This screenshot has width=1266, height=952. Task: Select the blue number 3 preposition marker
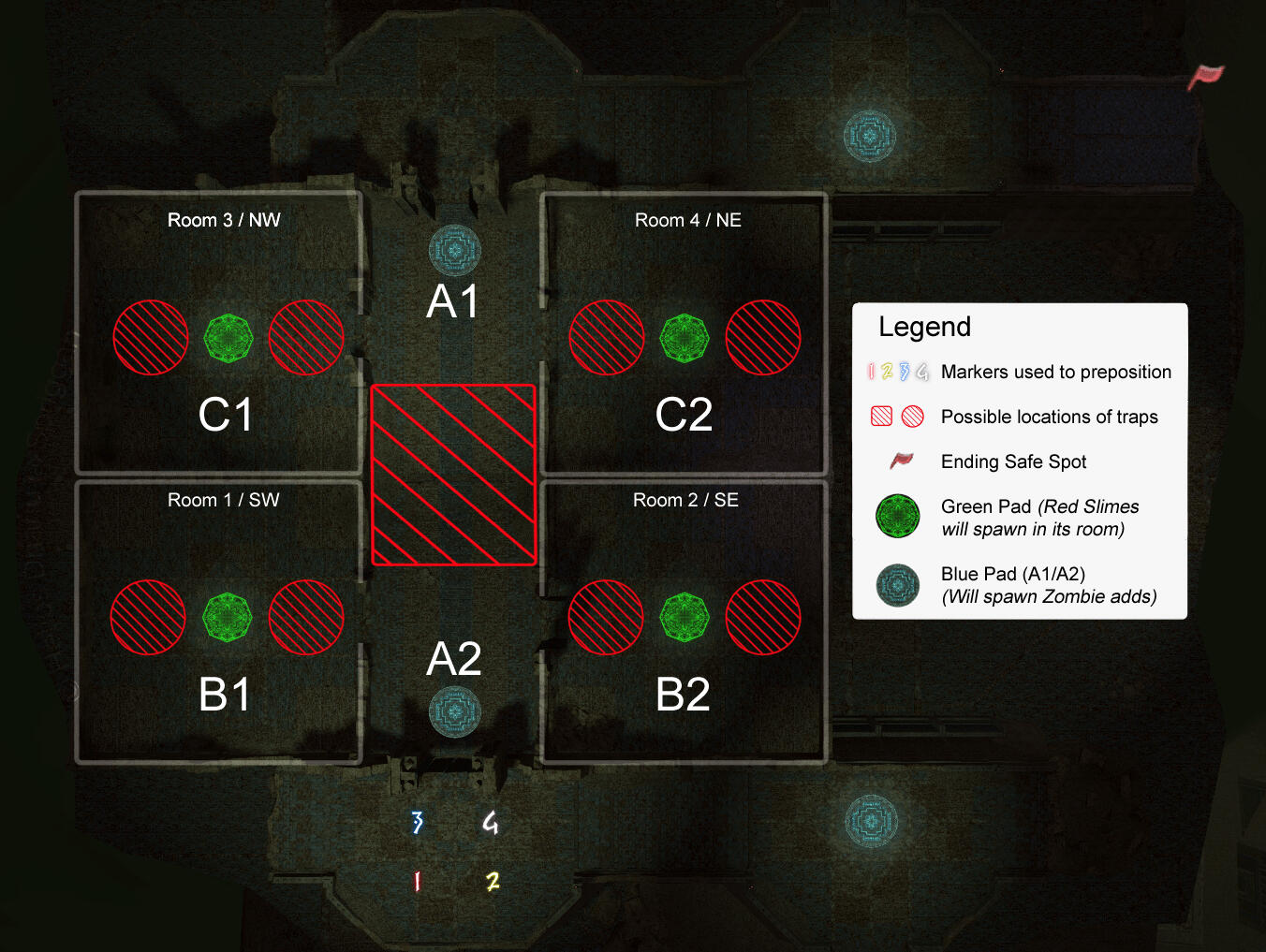[x=418, y=822]
